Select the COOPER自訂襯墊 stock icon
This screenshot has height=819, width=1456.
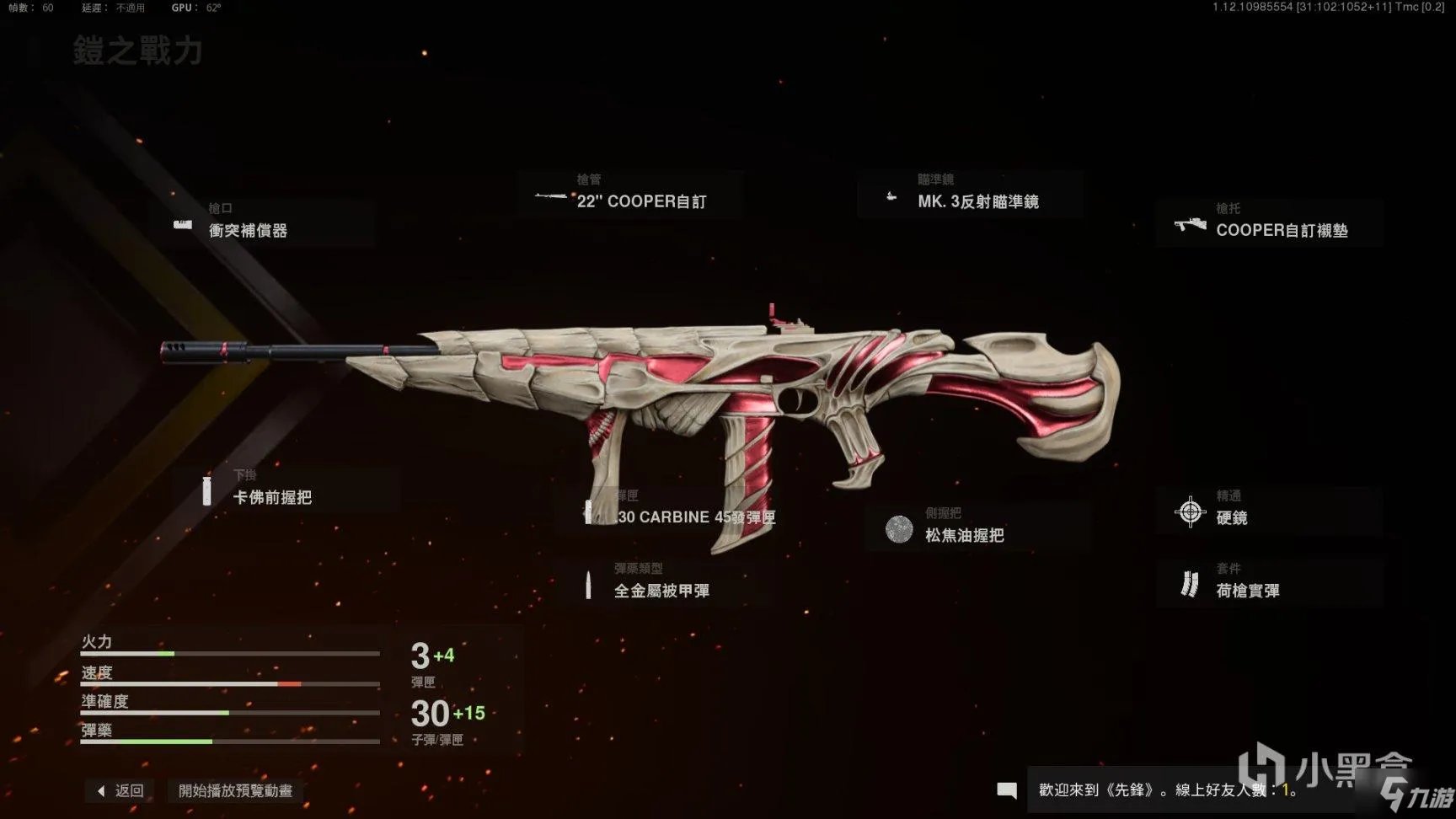1191,225
